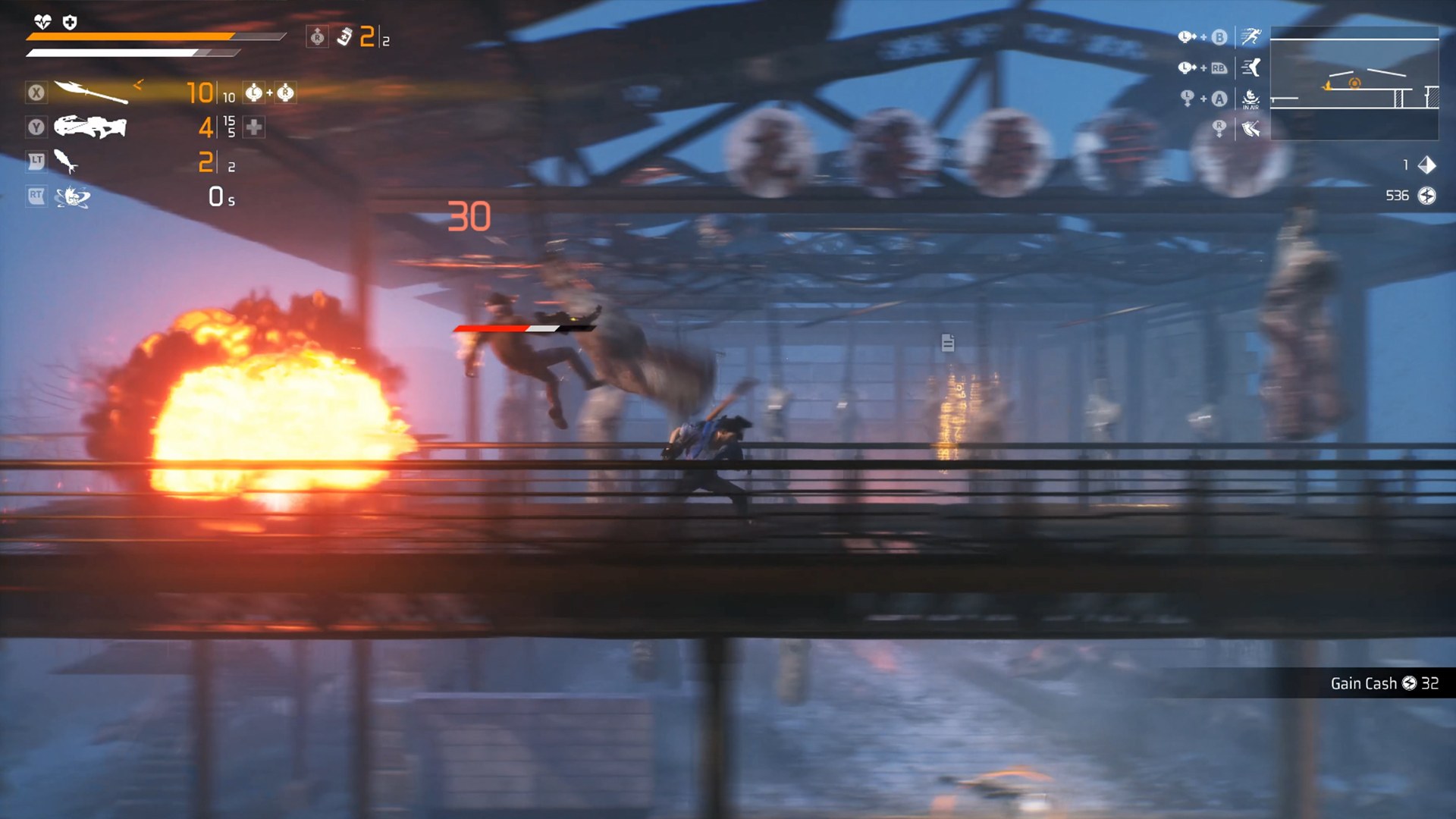Click the sprinting runner move icon
Viewport: 1456px width, 819px height.
pos(1250,36)
